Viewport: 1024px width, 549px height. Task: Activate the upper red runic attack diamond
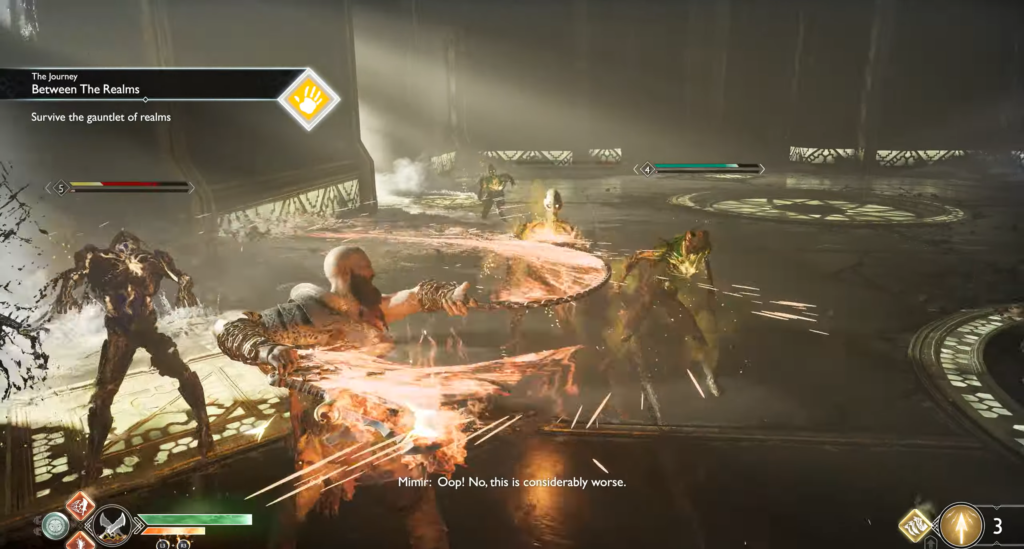click(80, 505)
